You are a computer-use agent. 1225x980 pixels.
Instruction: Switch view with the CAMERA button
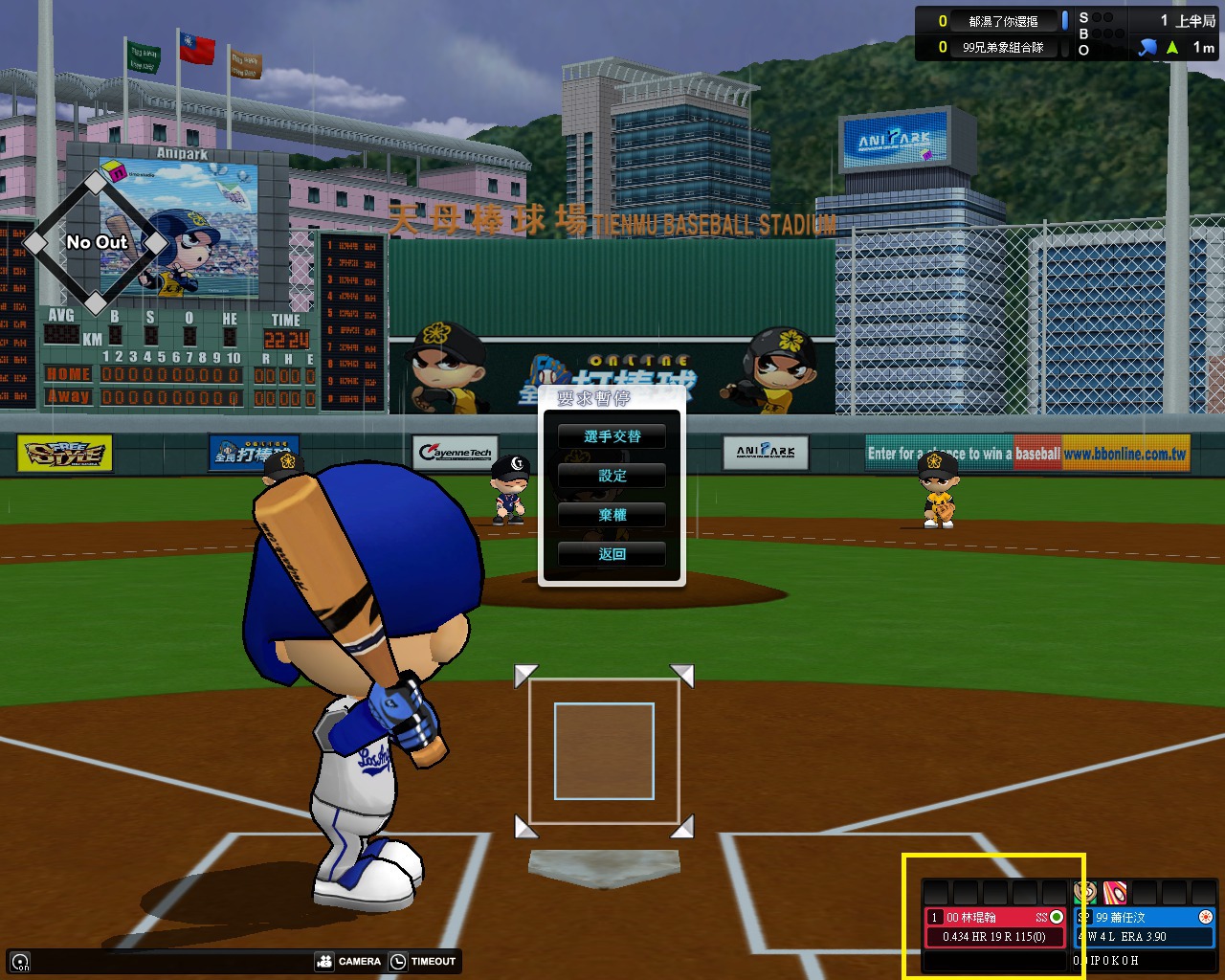(x=349, y=961)
